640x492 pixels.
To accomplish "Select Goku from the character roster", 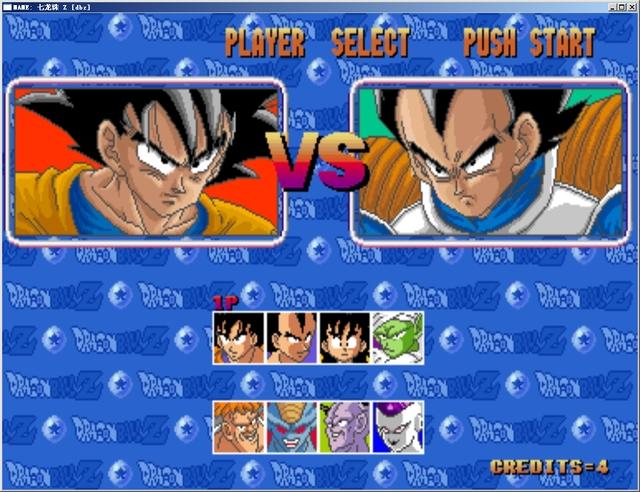I will [x=239, y=337].
